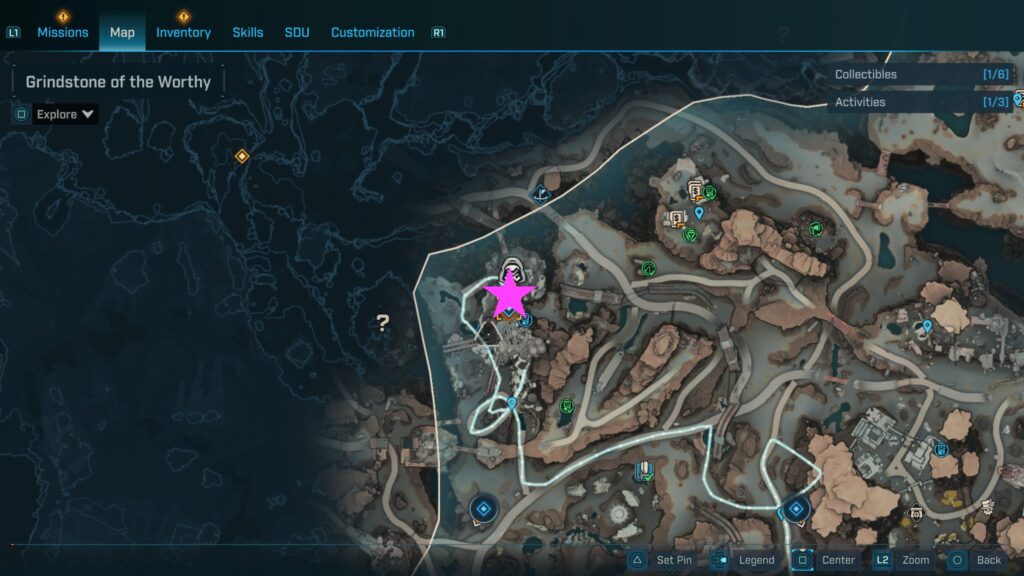Viewport: 1024px width, 576px height.
Task: Open the Inventory tab
Action: click(x=183, y=32)
